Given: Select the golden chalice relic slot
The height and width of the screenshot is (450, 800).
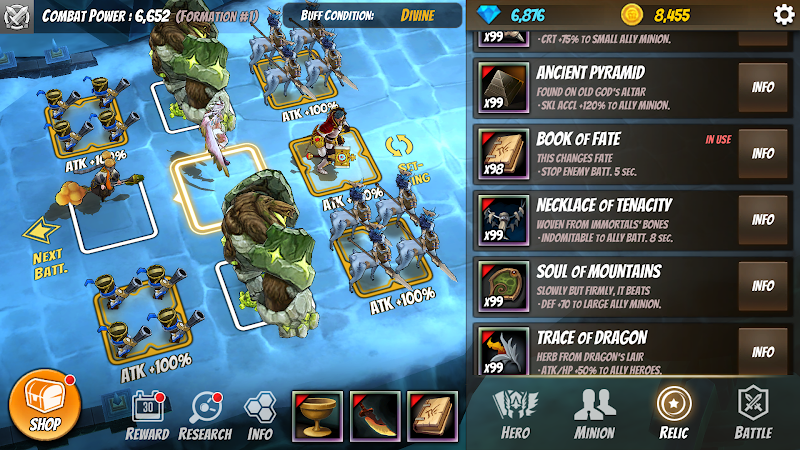Looking at the screenshot, I should click(316, 415).
